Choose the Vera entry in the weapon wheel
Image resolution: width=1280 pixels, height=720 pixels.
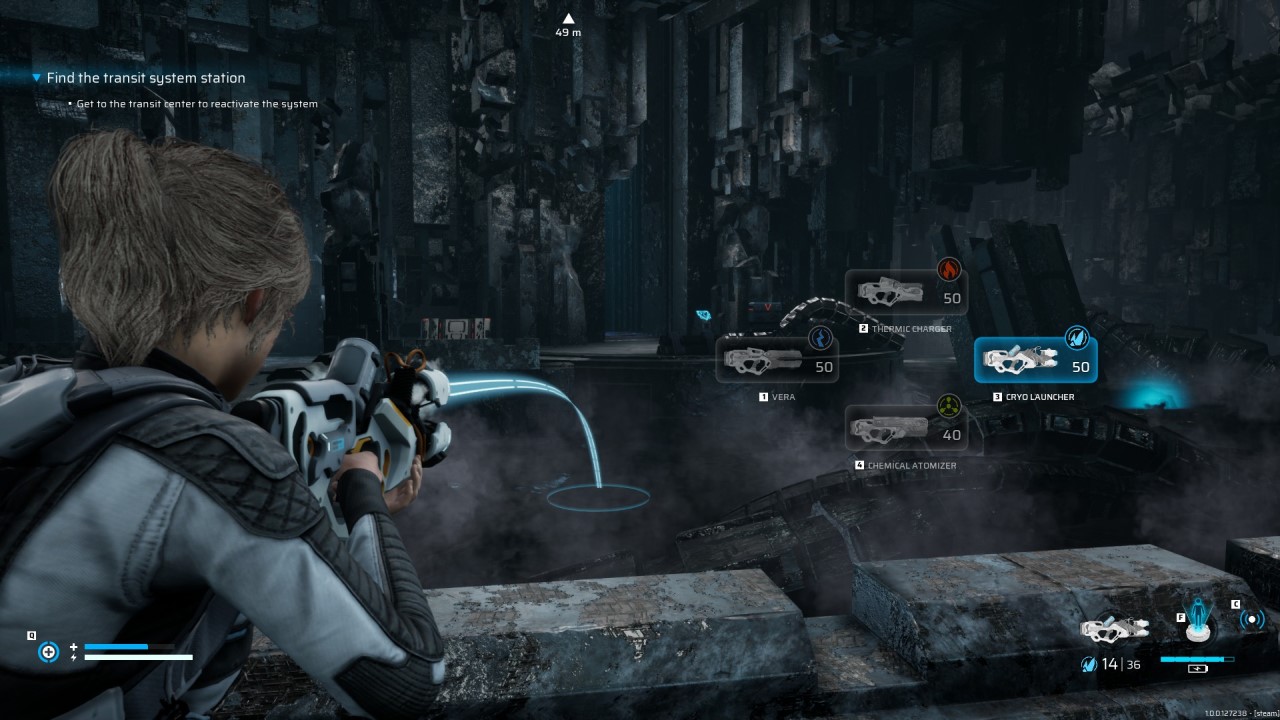tap(778, 360)
